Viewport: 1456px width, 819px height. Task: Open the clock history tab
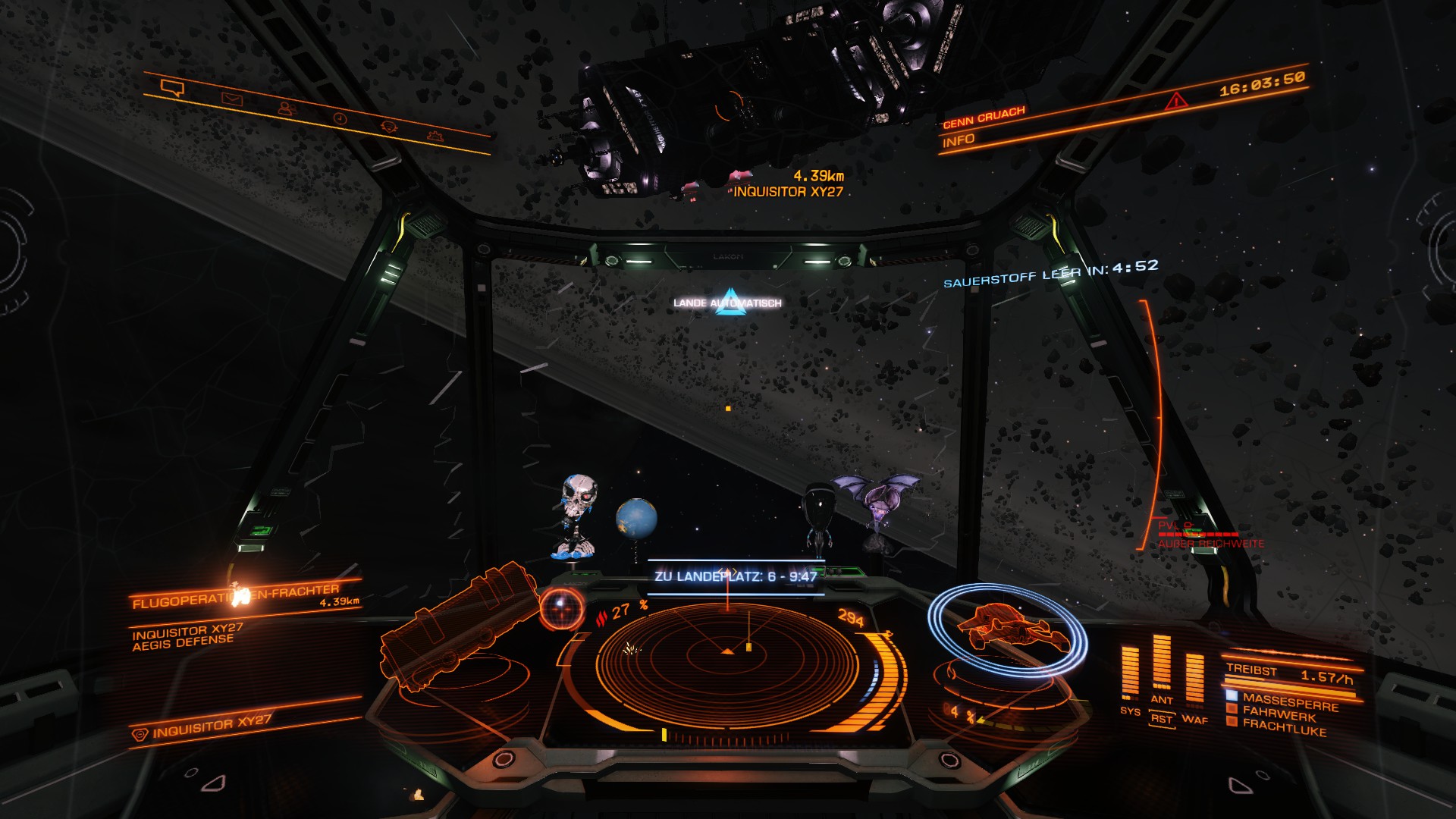coord(340,118)
